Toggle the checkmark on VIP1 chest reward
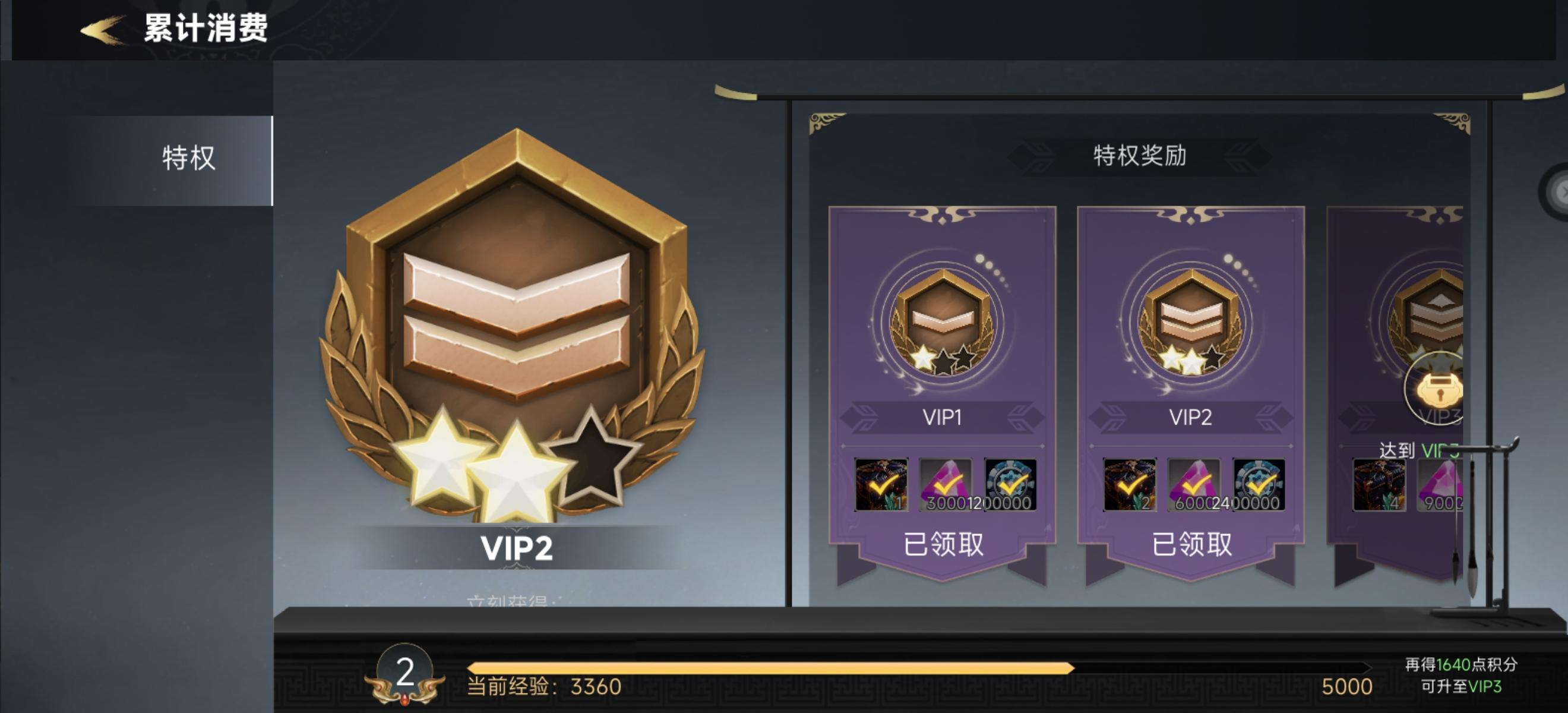The width and height of the screenshot is (1568, 713). tap(882, 485)
